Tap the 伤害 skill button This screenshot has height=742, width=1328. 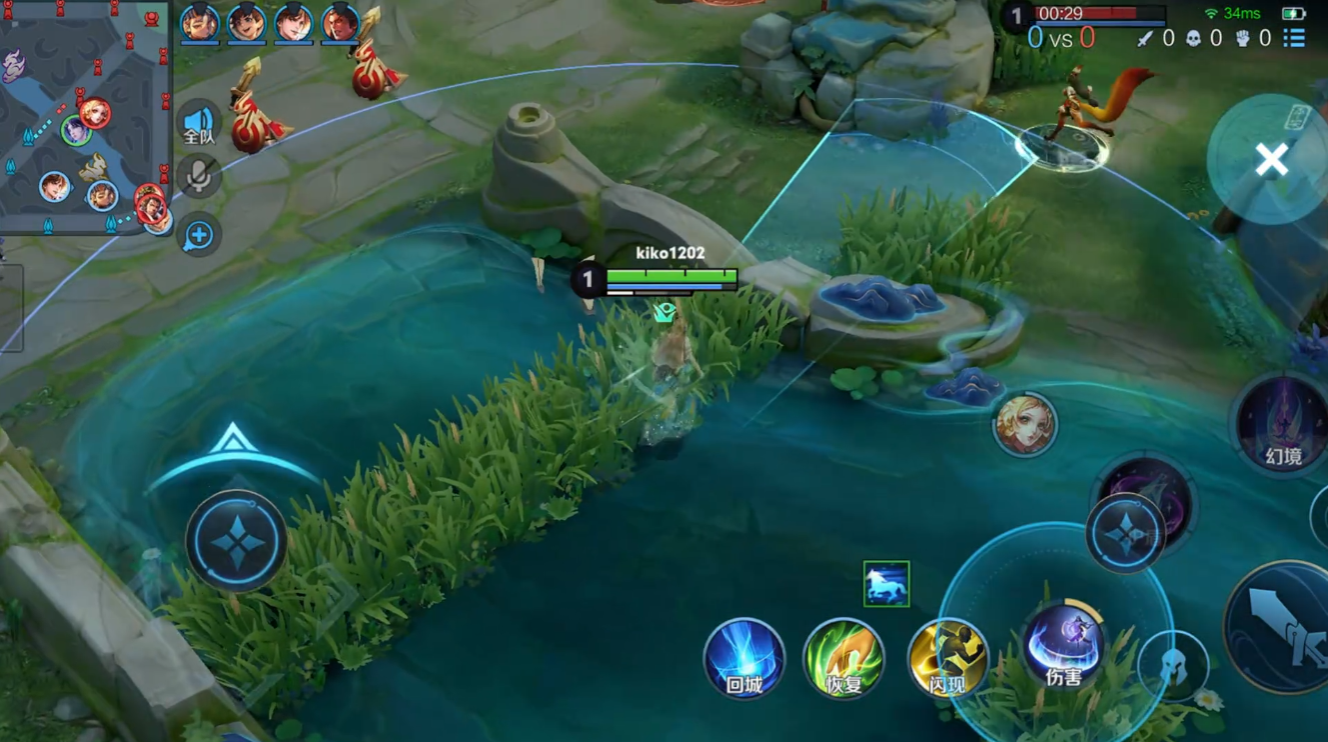coord(1062,645)
